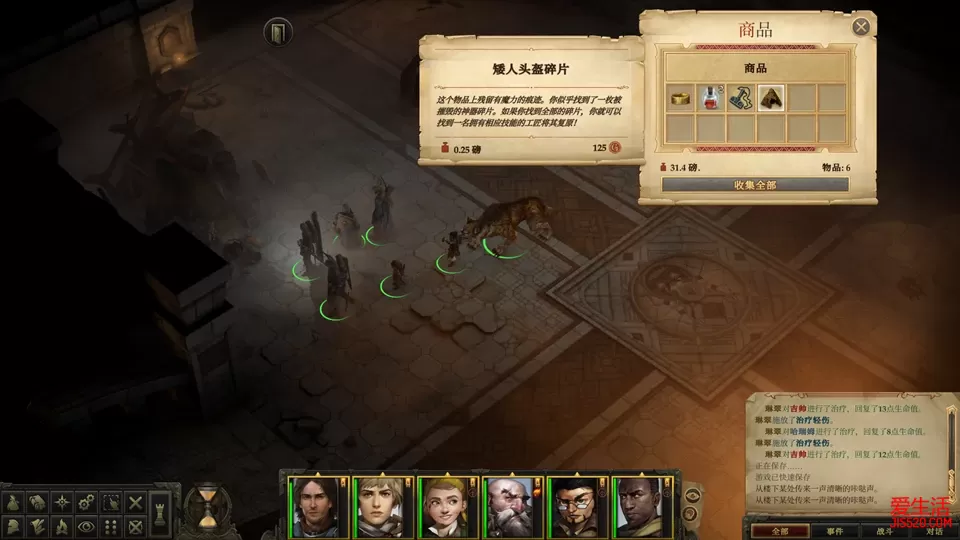The image size is (960, 540).
Task: Toggle the hourglass pause control
Action: [207, 505]
